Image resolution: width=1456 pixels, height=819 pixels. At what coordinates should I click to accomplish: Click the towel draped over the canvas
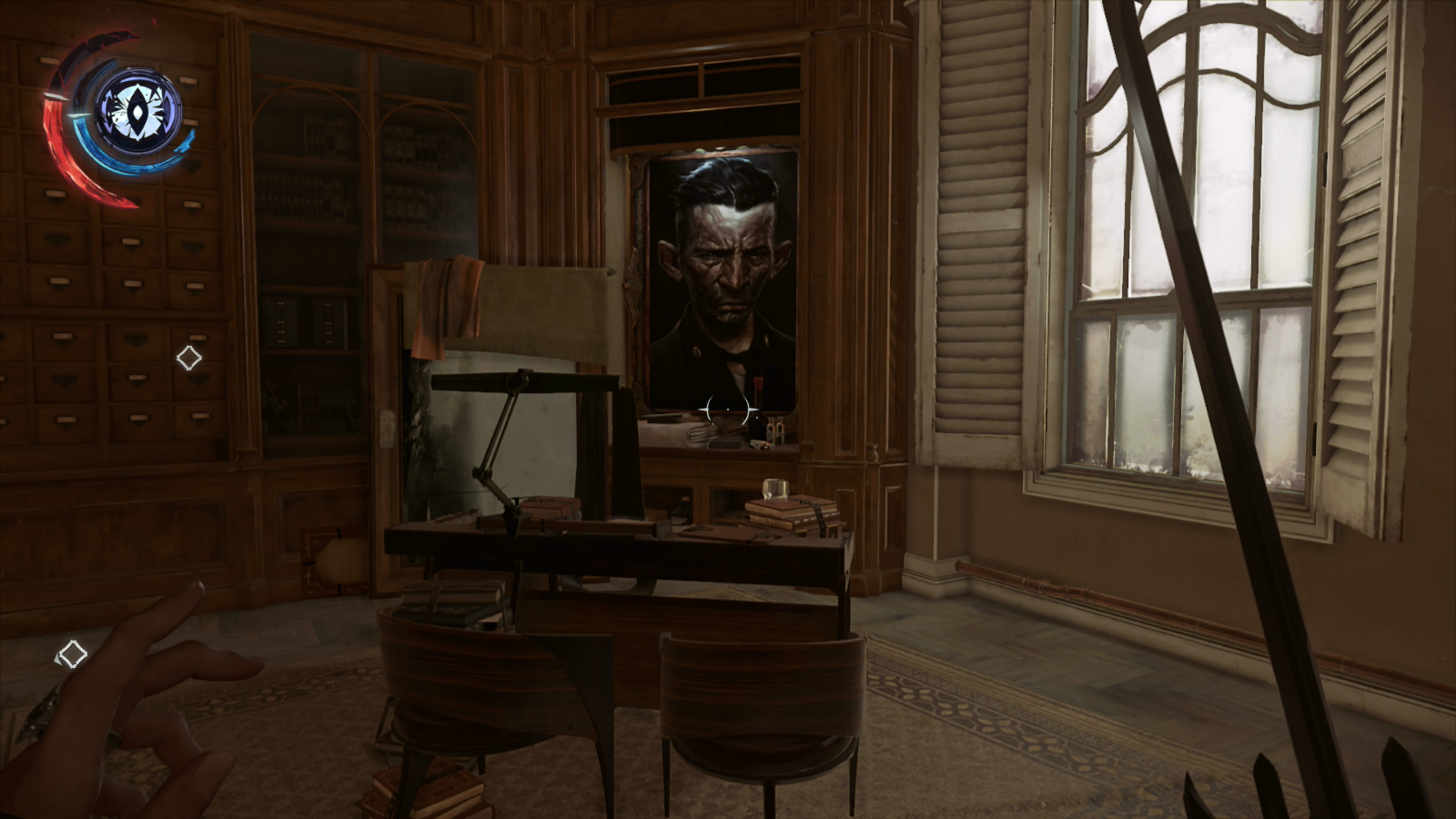(446, 300)
